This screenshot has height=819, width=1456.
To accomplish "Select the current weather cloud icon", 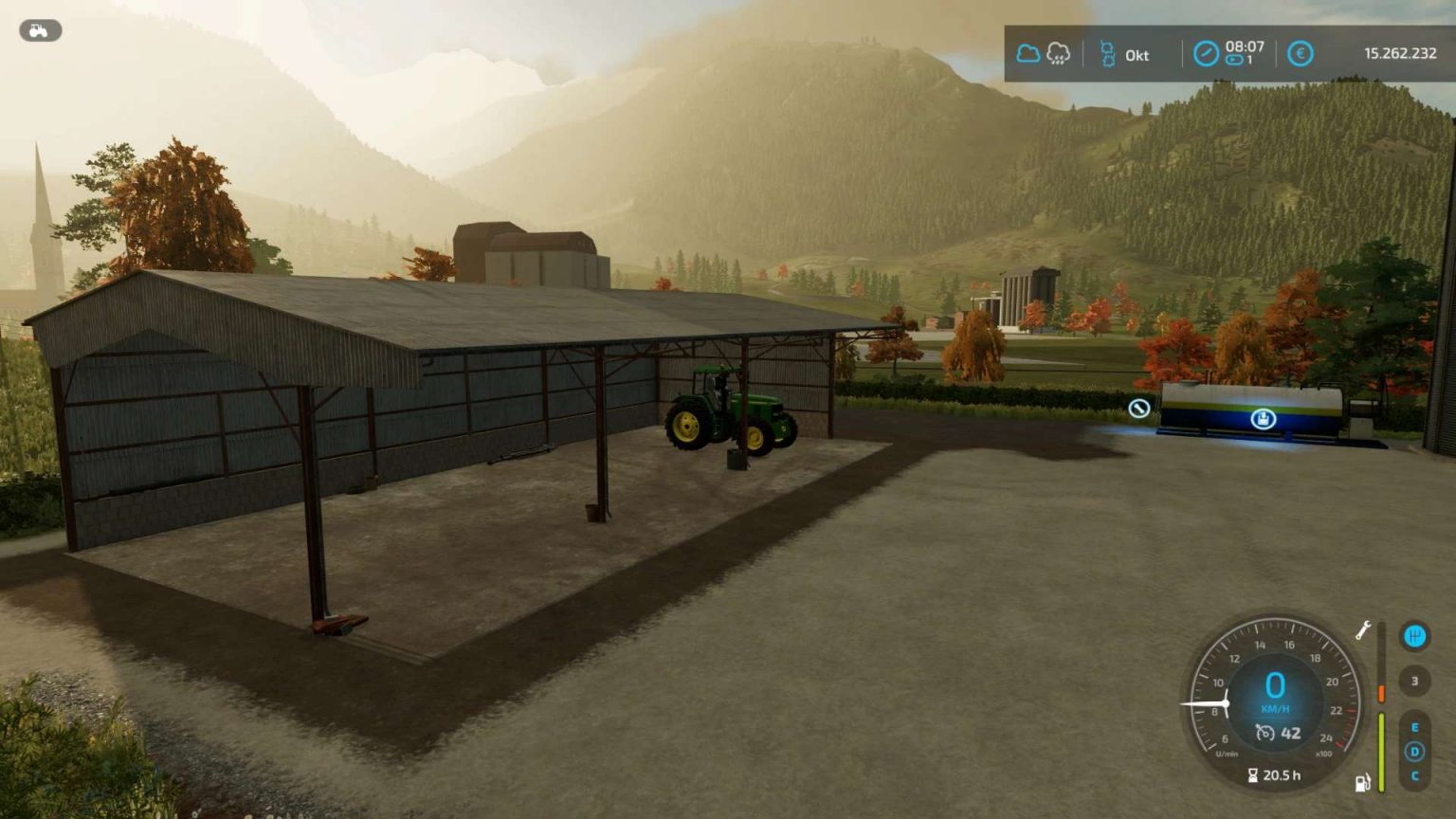I will [1029, 53].
